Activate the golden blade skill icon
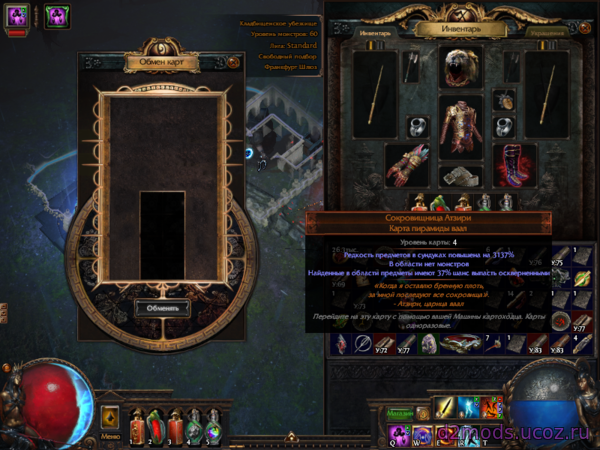Image resolution: width=600 pixels, height=450 pixels. pyautogui.click(x=444, y=408)
